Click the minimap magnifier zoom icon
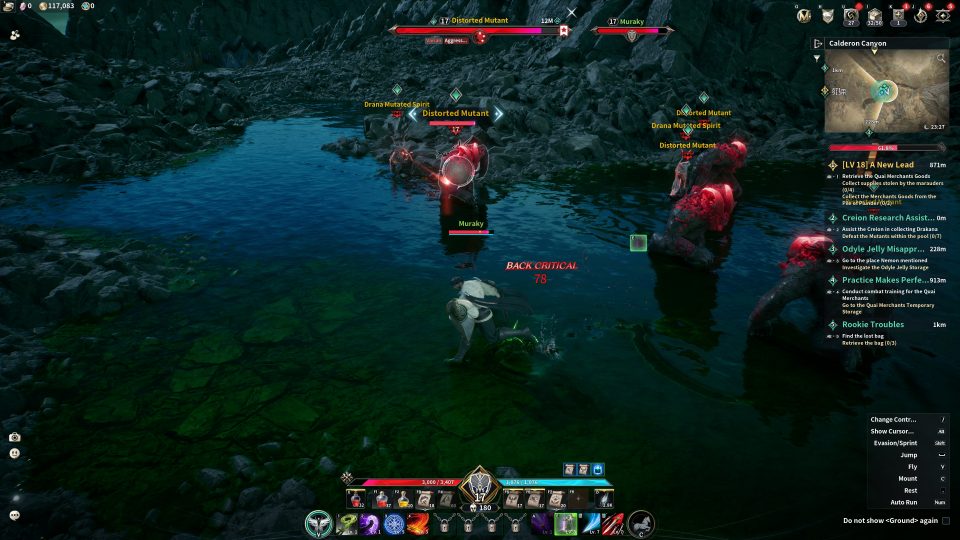960x540 pixels. click(941, 60)
